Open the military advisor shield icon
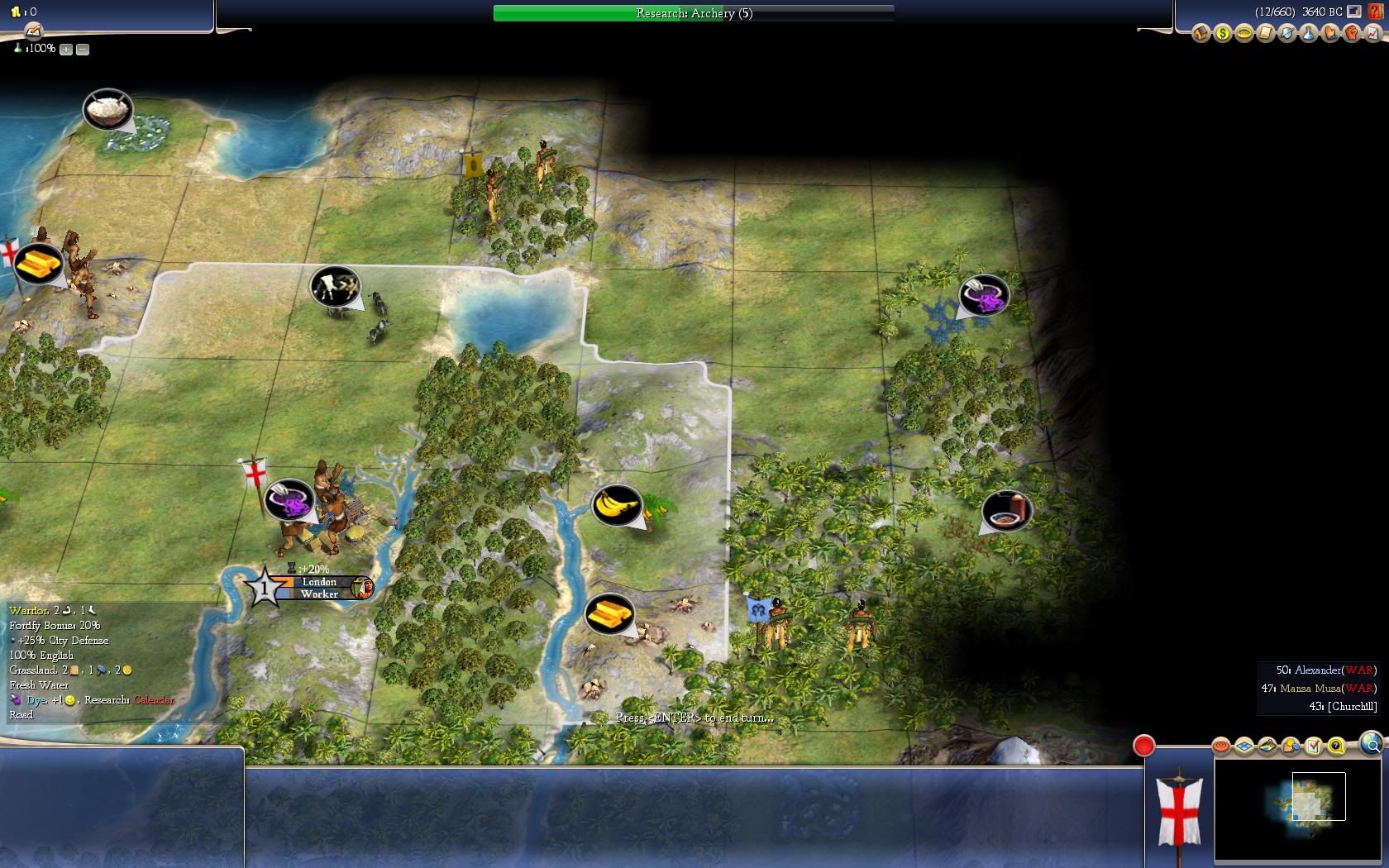The height and width of the screenshot is (868, 1389). coord(1286,33)
